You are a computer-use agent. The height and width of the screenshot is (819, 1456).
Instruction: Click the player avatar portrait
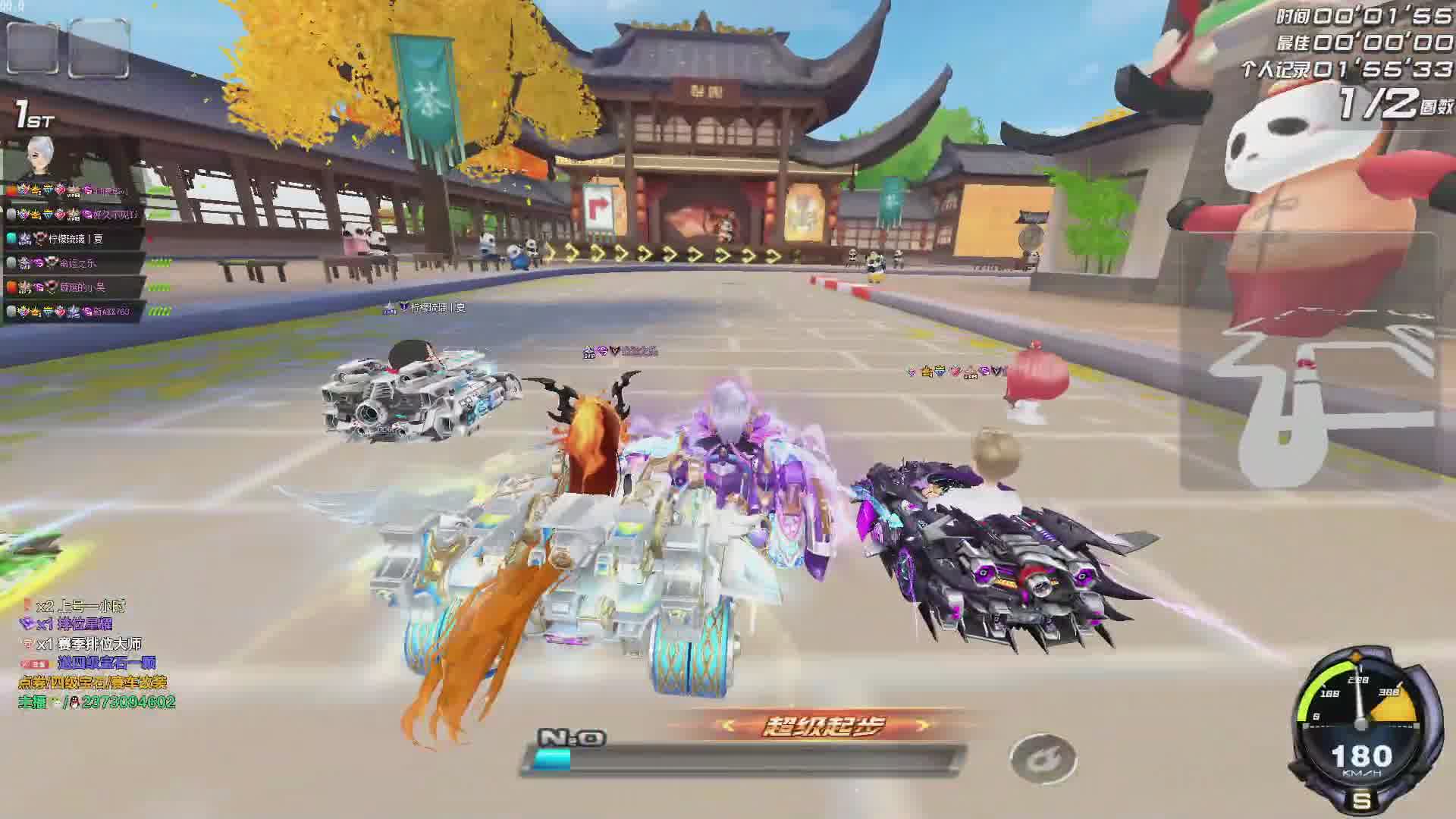point(42,158)
